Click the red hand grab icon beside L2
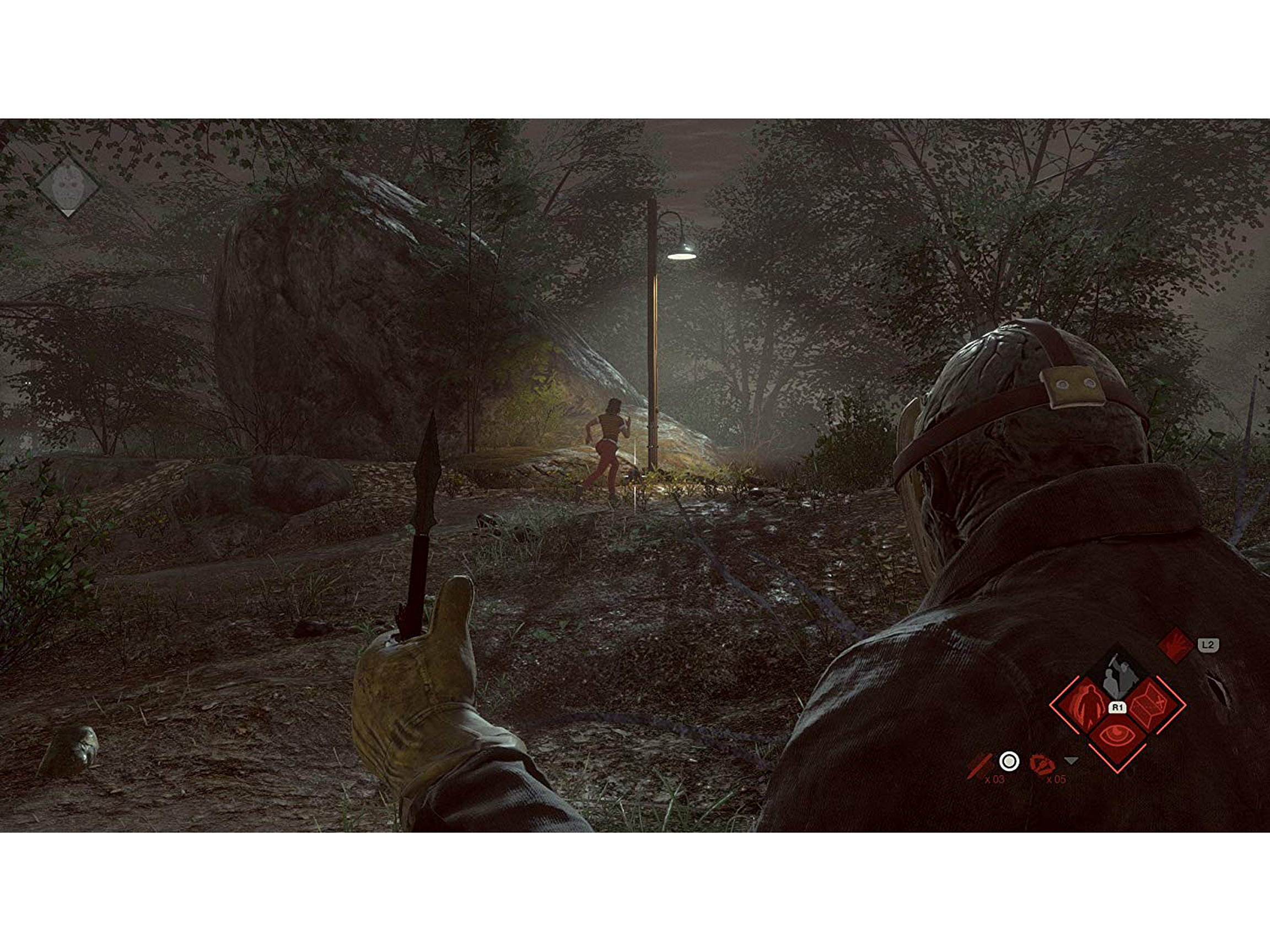The width and height of the screenshot is (1270, 952). 1175,645
